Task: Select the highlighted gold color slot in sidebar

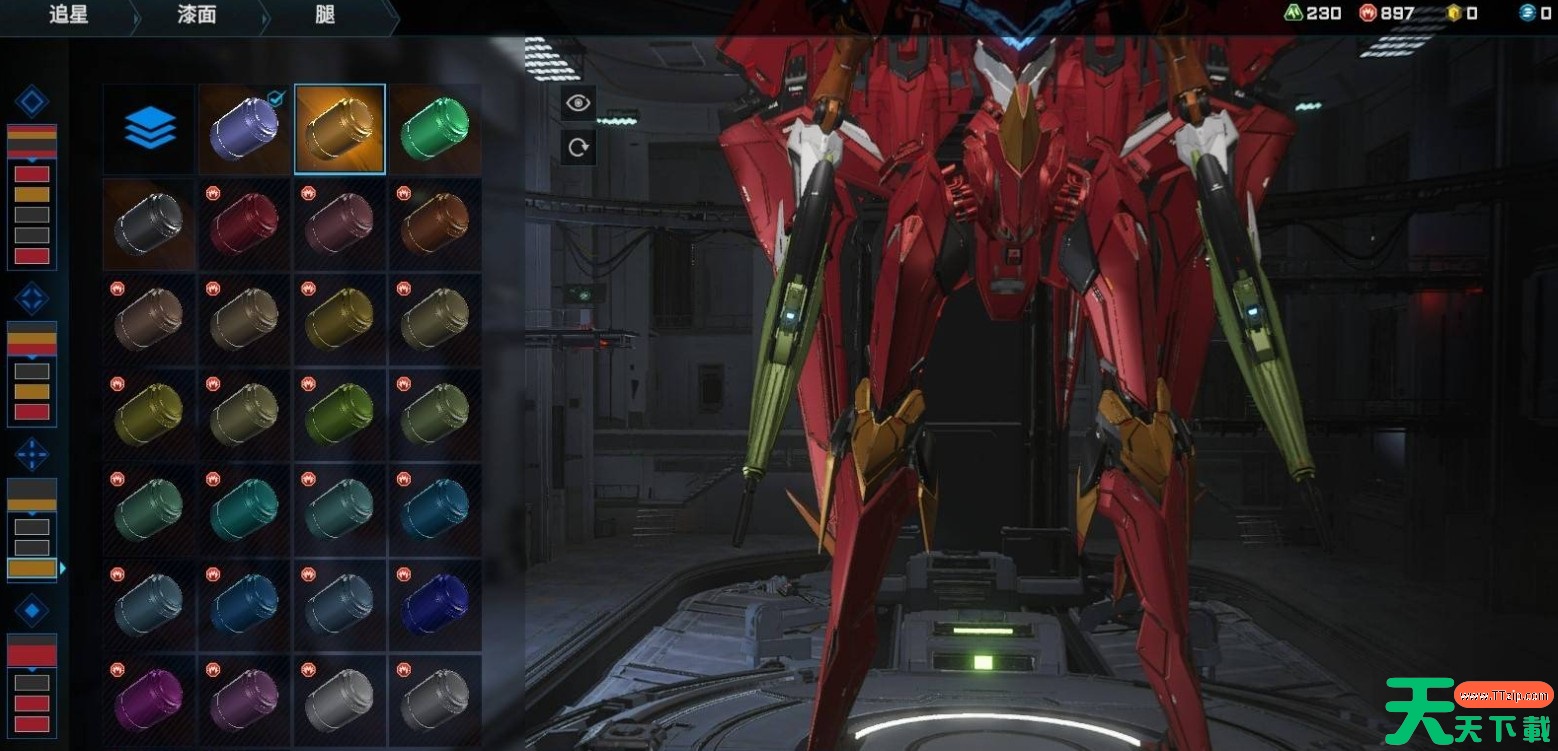Action: tap(32, 568)
